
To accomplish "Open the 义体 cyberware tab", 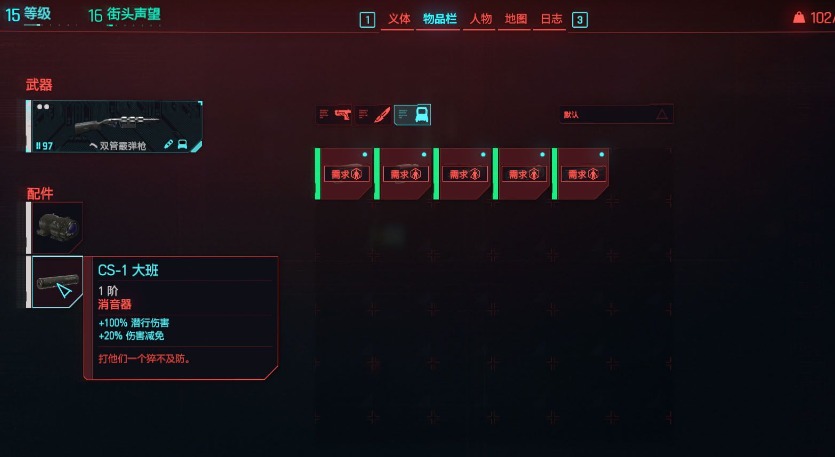I will (x=399, y=19).
